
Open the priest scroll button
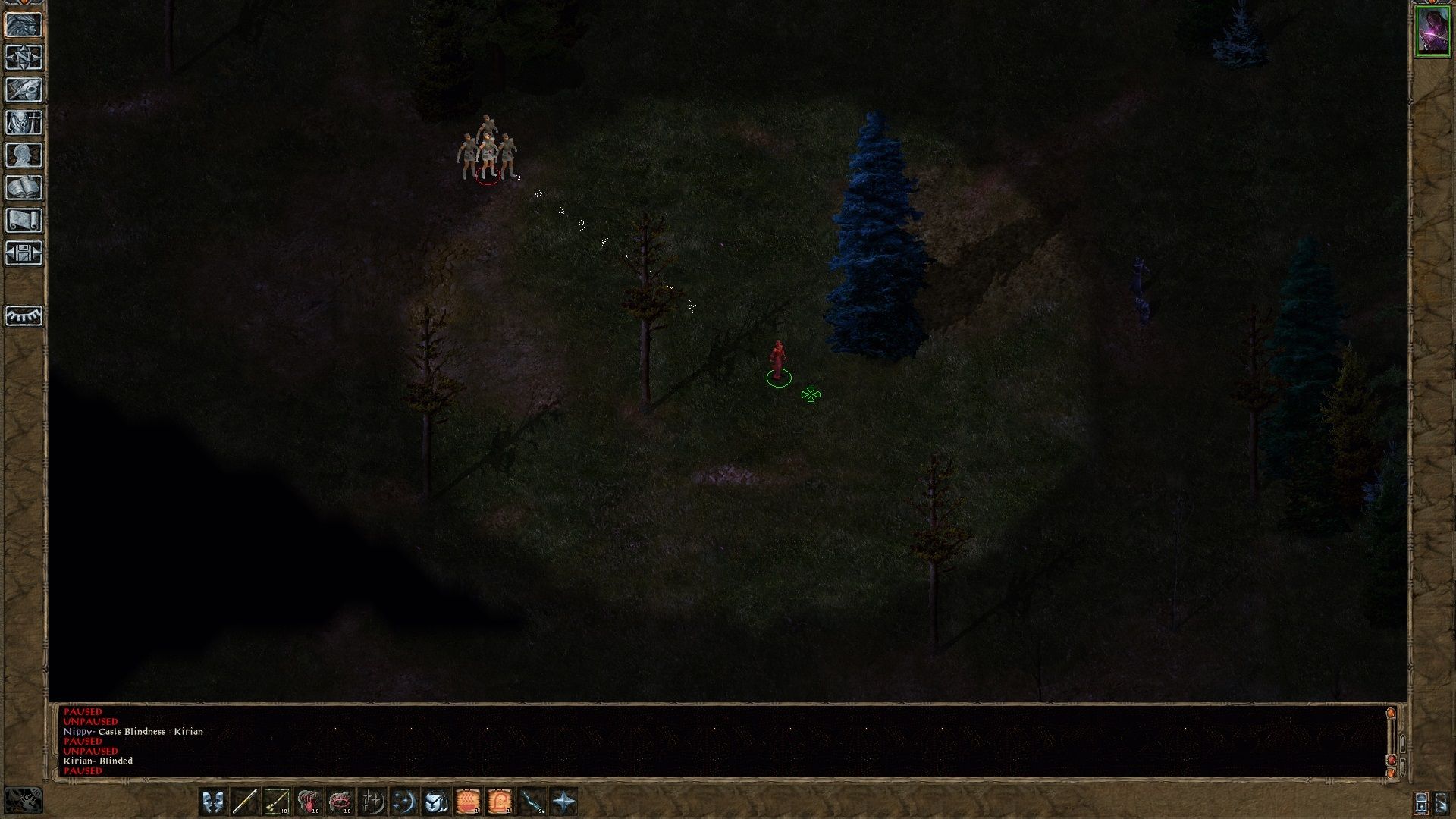[x=24, y=220]
